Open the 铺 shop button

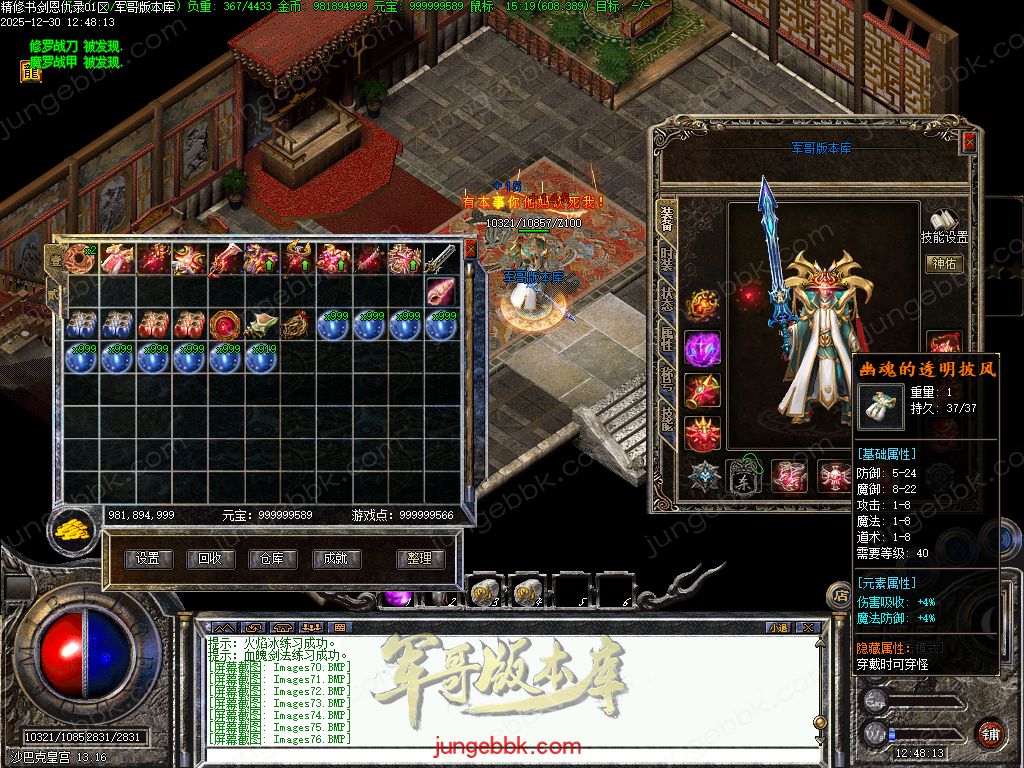click(990, 732)
